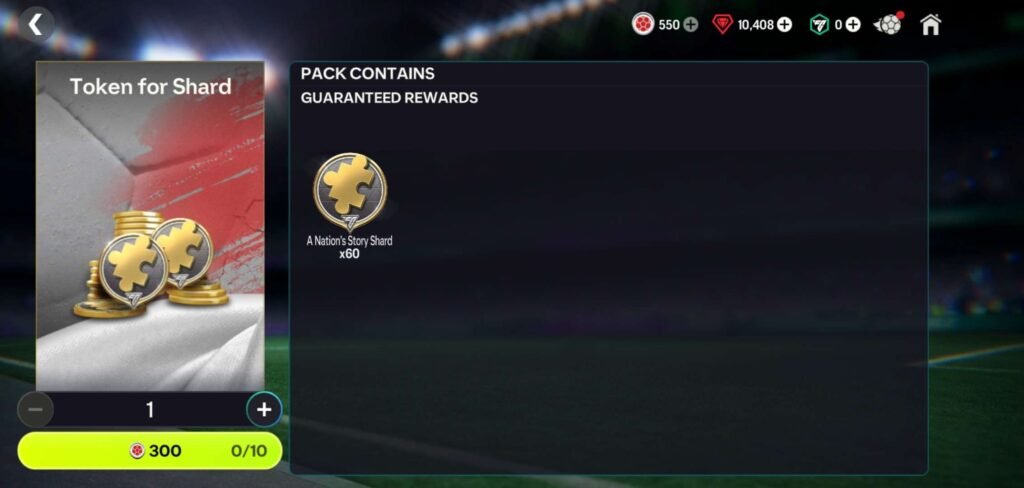Return to the home screen

pos(931,24)
